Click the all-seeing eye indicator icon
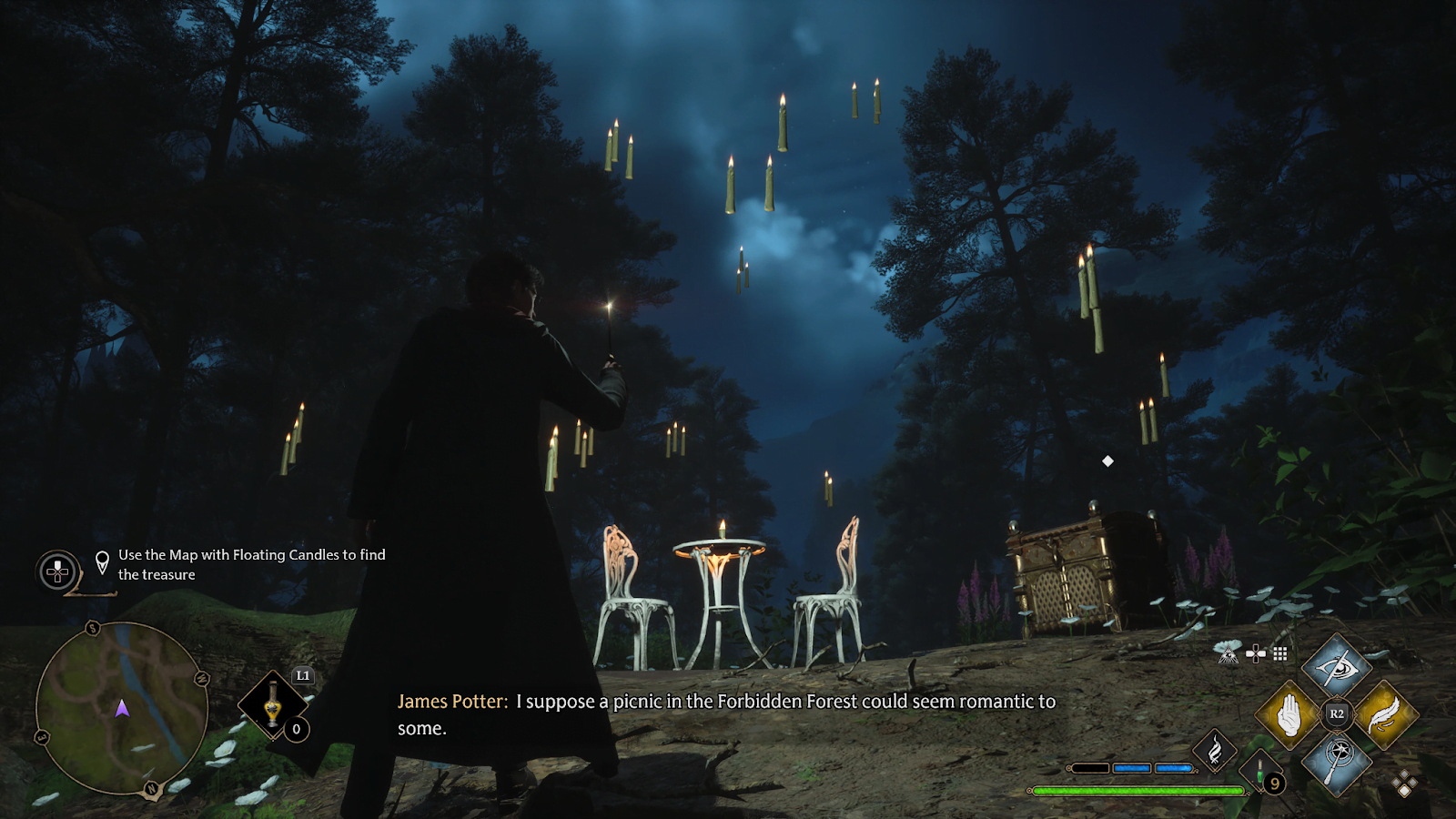The image size is (1456, 819). [x=1228, y=653]
